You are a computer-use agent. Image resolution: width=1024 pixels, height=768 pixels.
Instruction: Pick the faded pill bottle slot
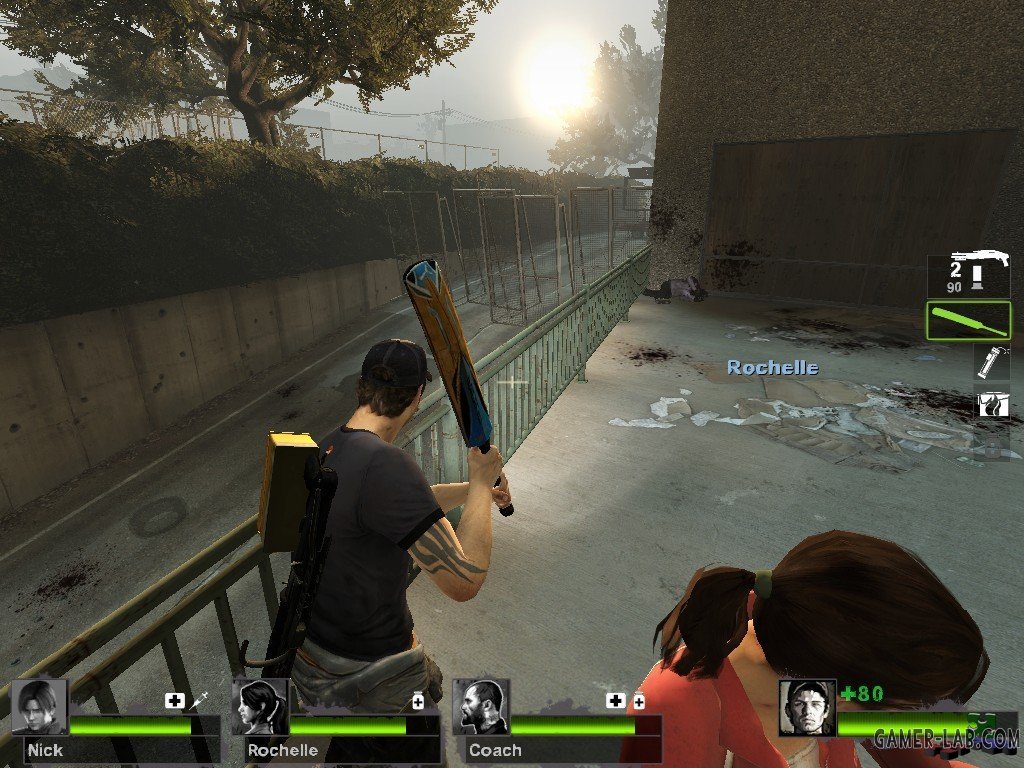click(x=992, y=446)
